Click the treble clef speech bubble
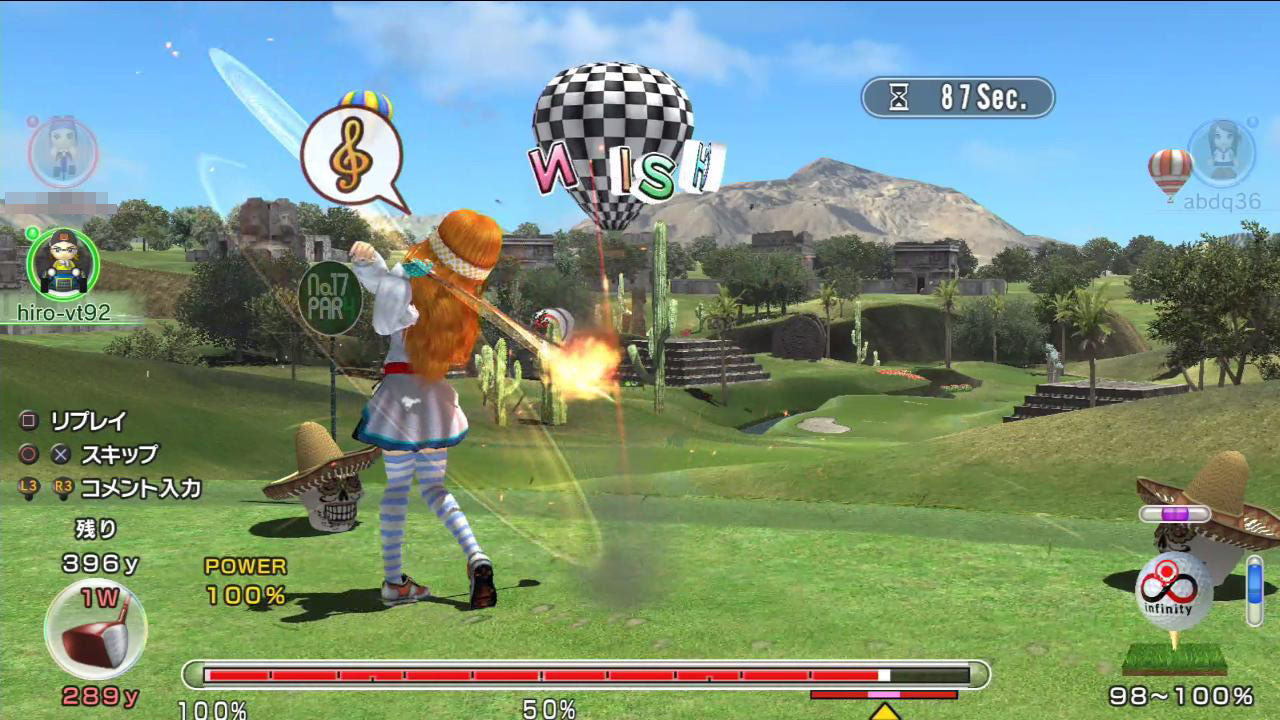This screenshot has height=720, width=1280. pyautogui.click(x=351, y=158)
